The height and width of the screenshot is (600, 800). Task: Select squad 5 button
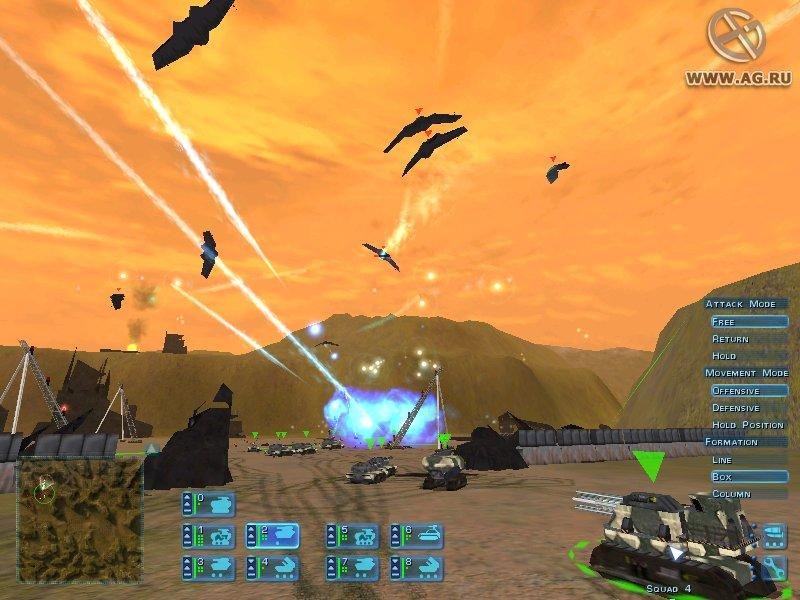click(x=353, y=536)
